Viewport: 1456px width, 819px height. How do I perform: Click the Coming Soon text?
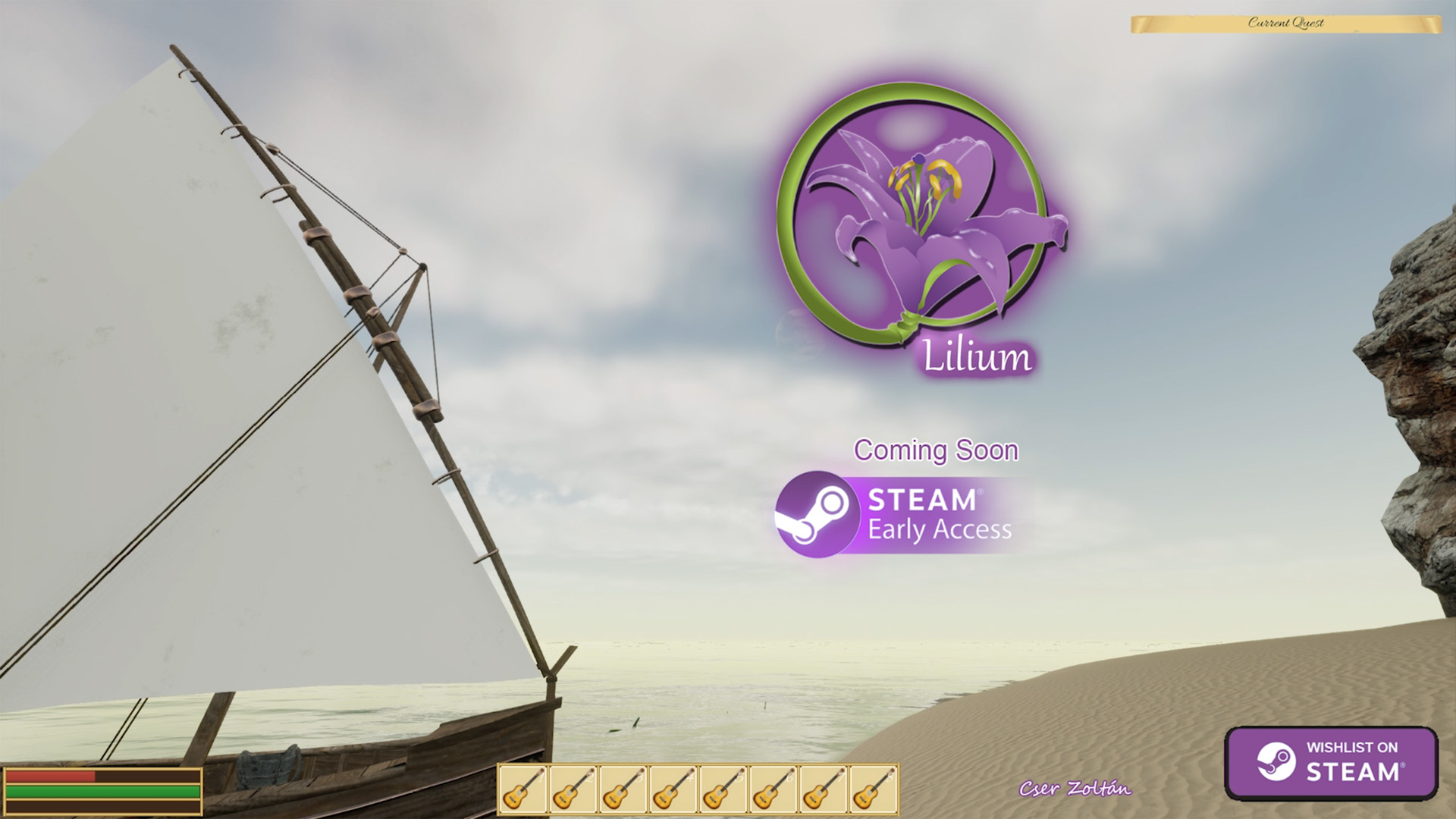[x=936, y=449]
